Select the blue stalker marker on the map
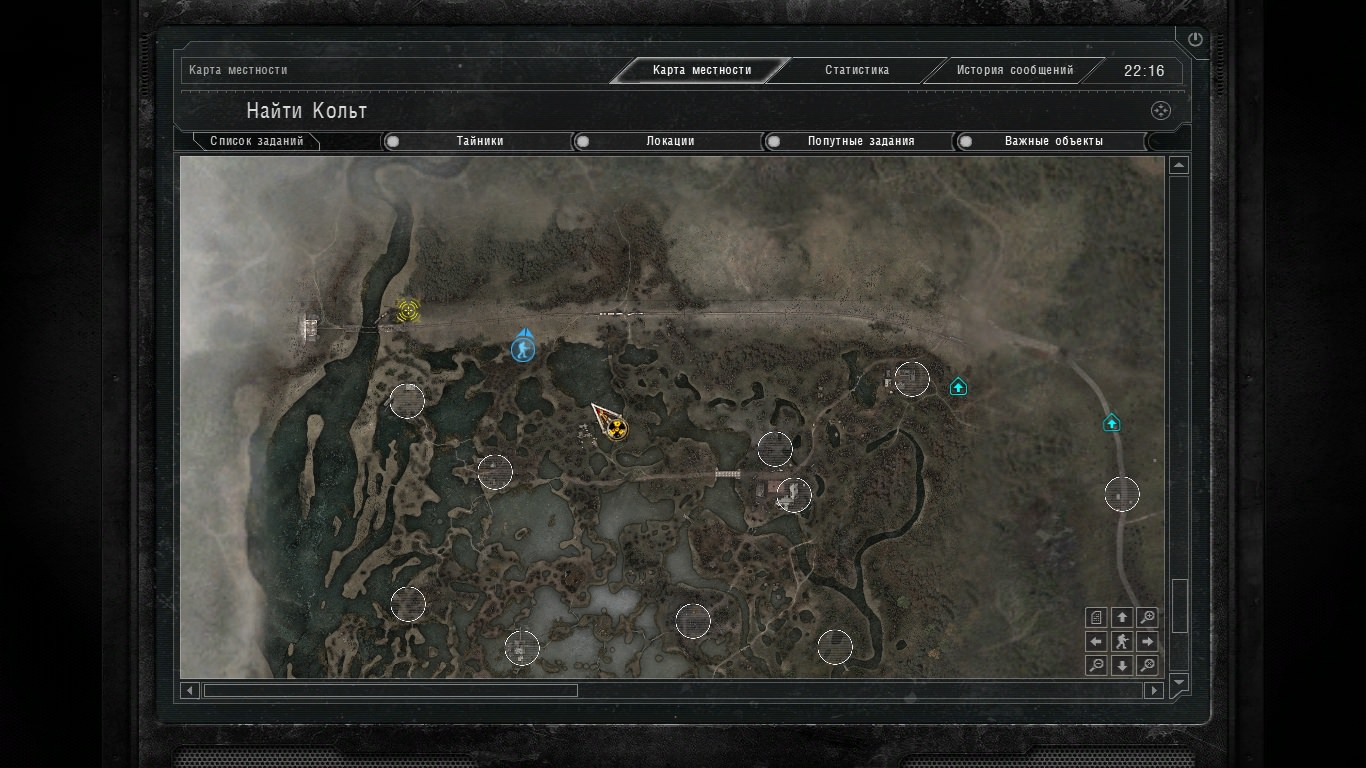Image resolution: width=1366 pixels, height=768 pixels. pos(522,349)
